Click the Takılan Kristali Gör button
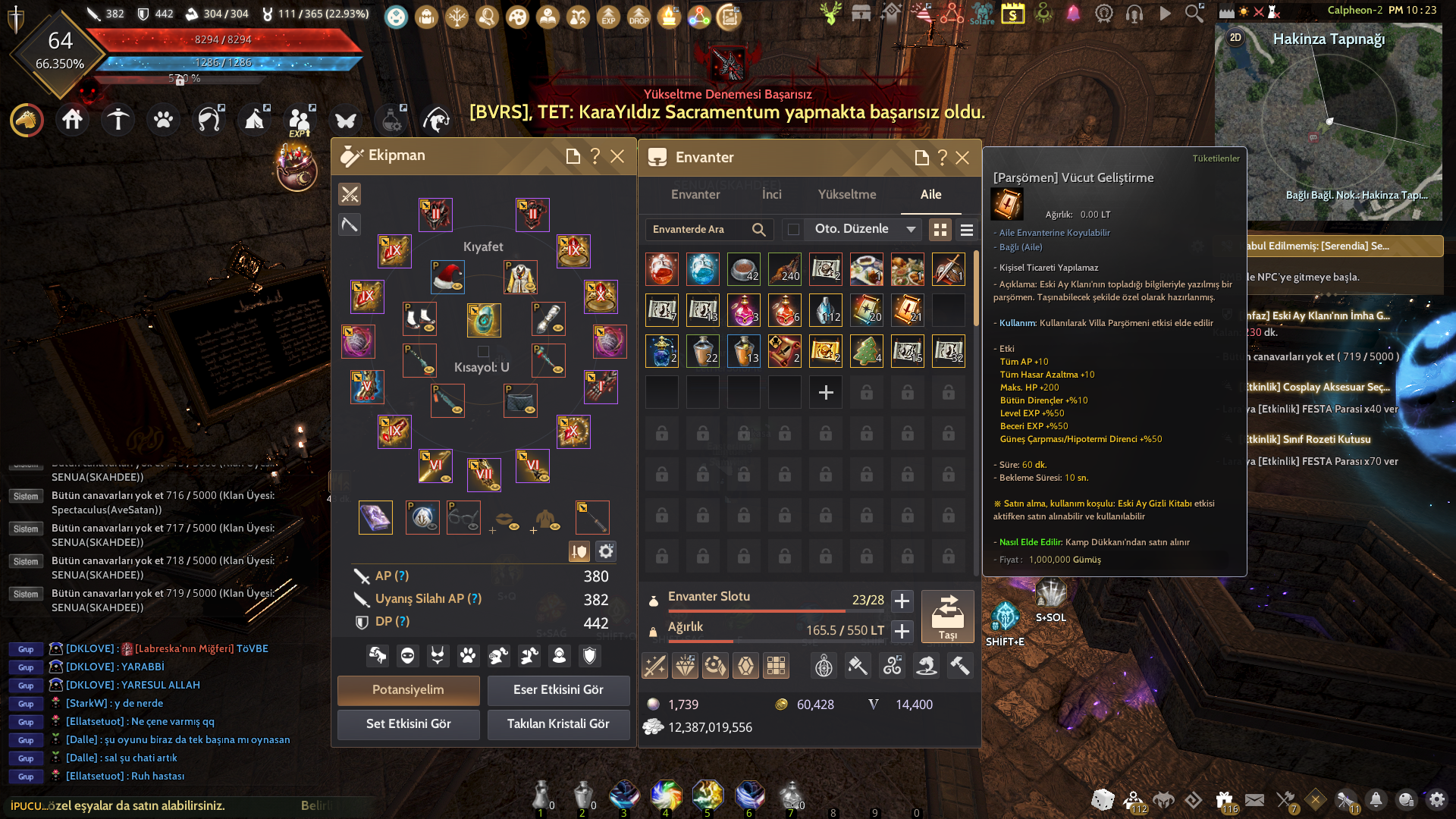 558,724
